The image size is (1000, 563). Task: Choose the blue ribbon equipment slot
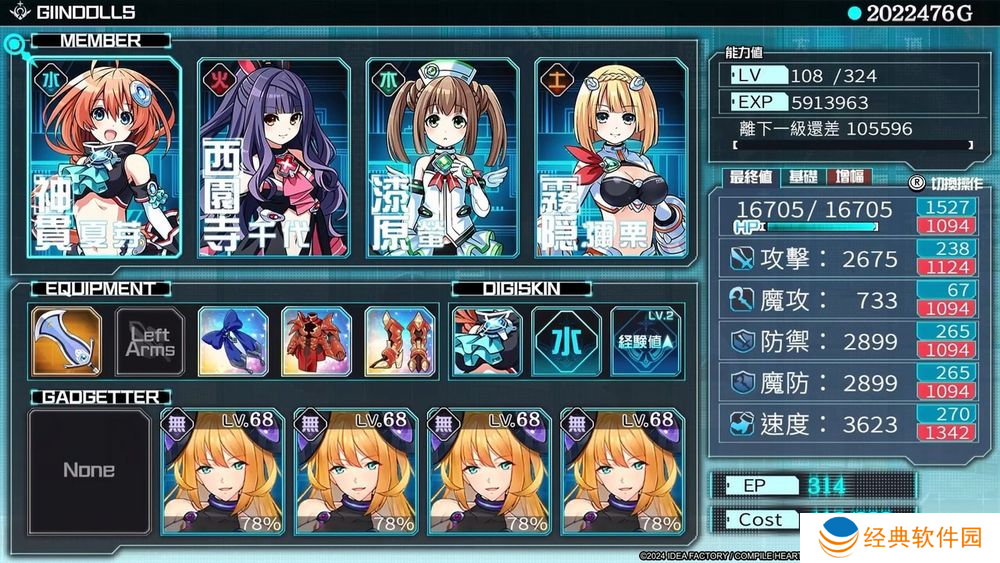232,340
